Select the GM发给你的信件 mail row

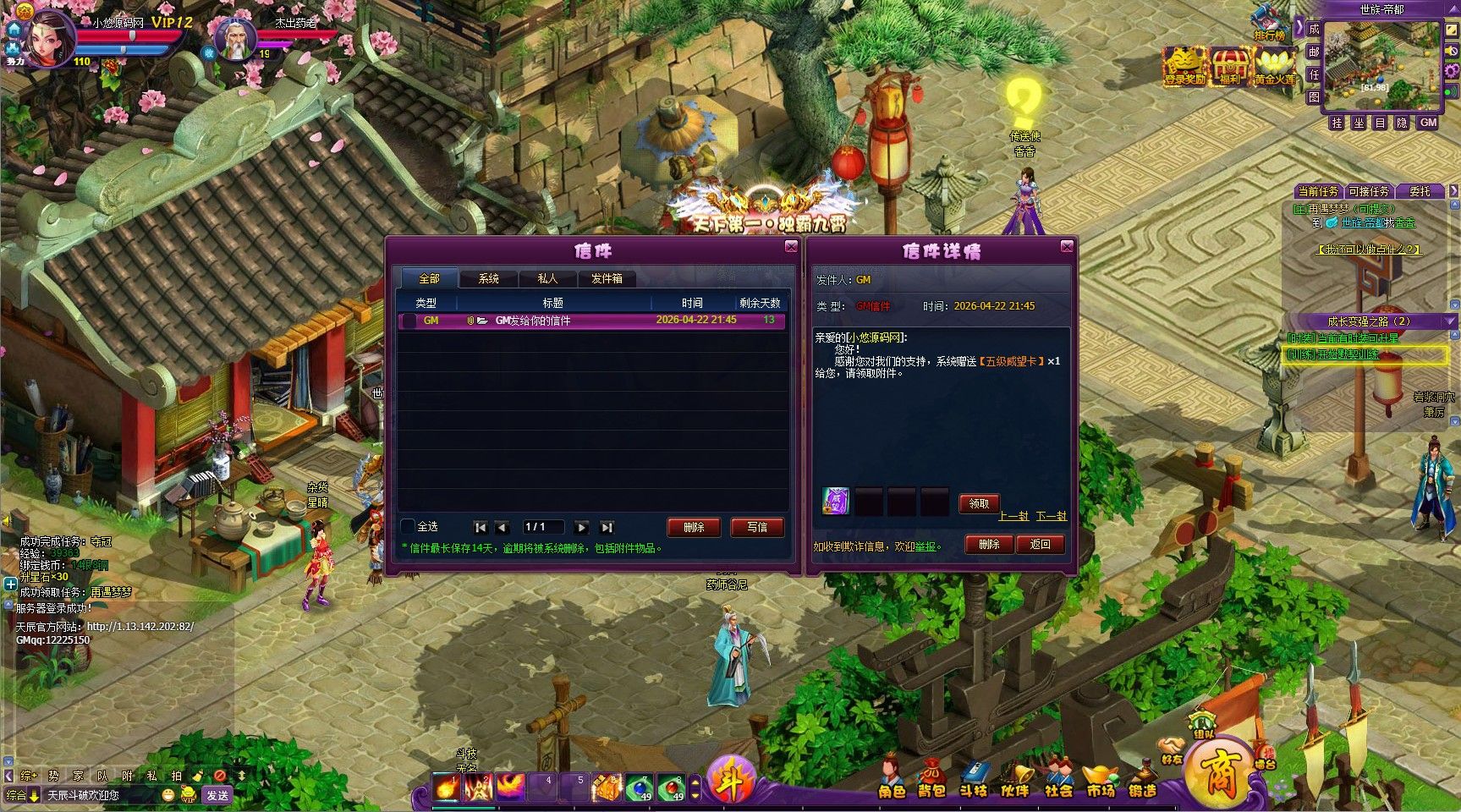point(591,321)
